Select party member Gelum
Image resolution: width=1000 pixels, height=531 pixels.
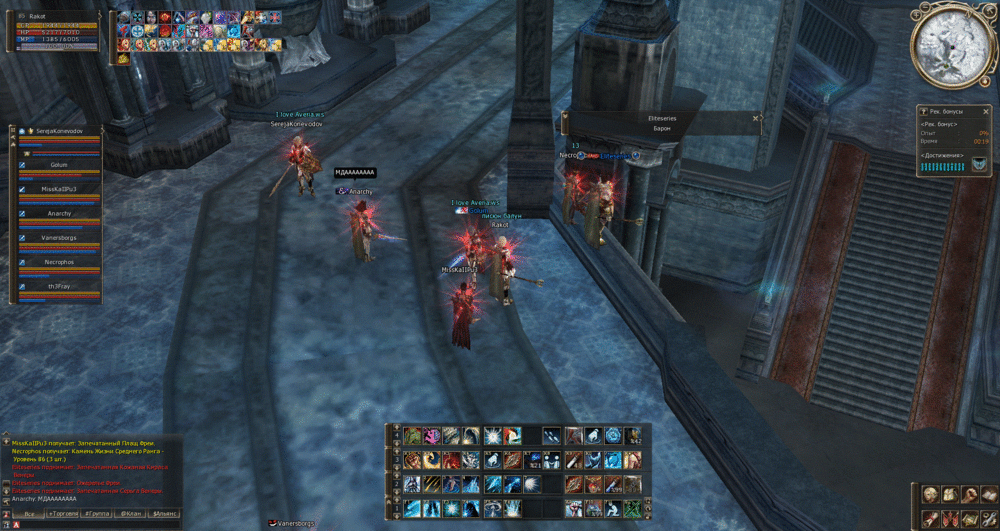(59, 164)
